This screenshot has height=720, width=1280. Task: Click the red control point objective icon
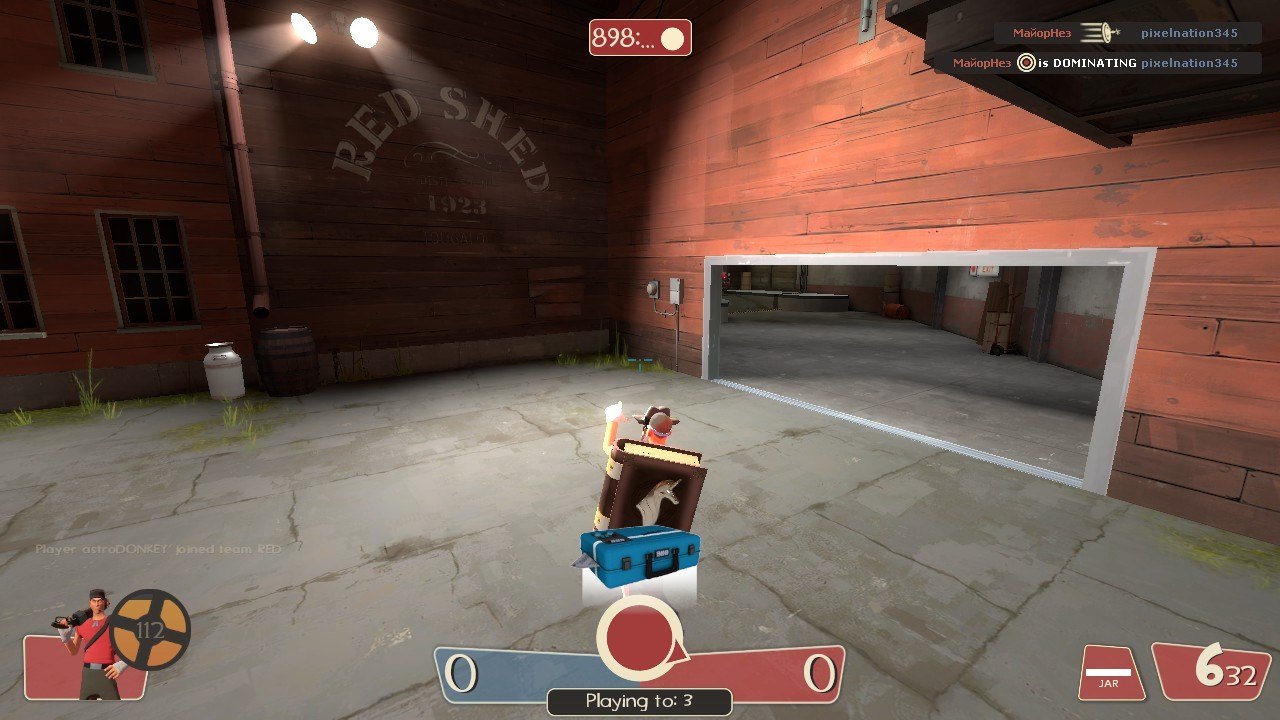(640, 638)
